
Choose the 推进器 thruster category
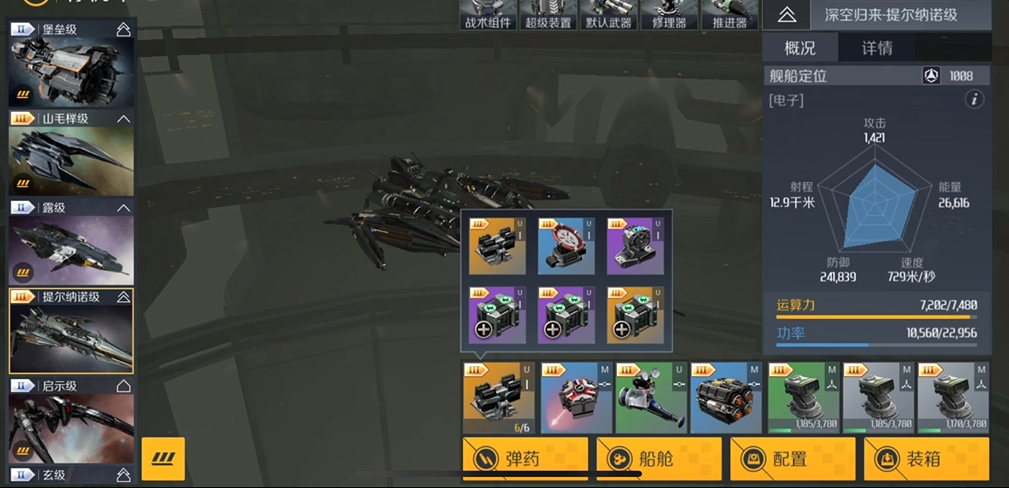click(728, 15)
